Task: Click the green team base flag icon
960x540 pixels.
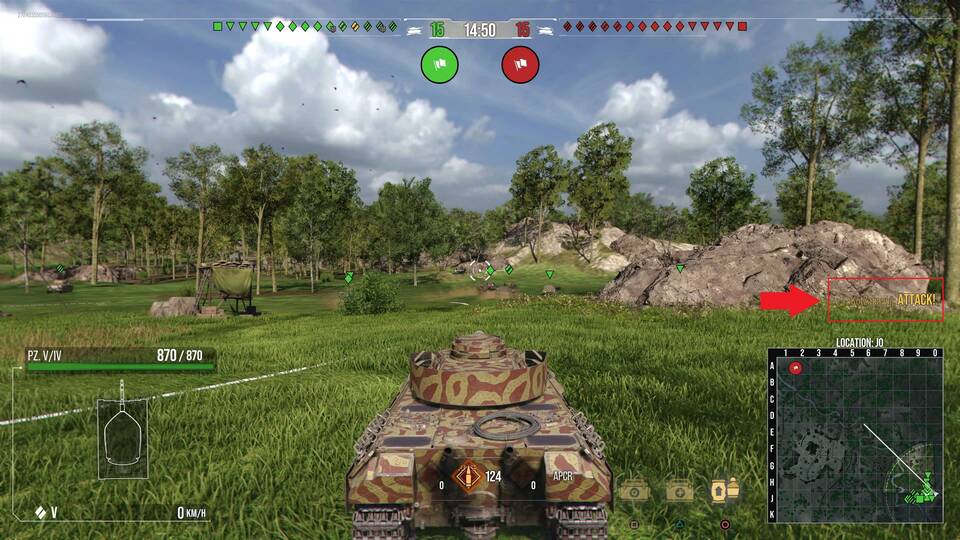Action: (x=440, y=65)
